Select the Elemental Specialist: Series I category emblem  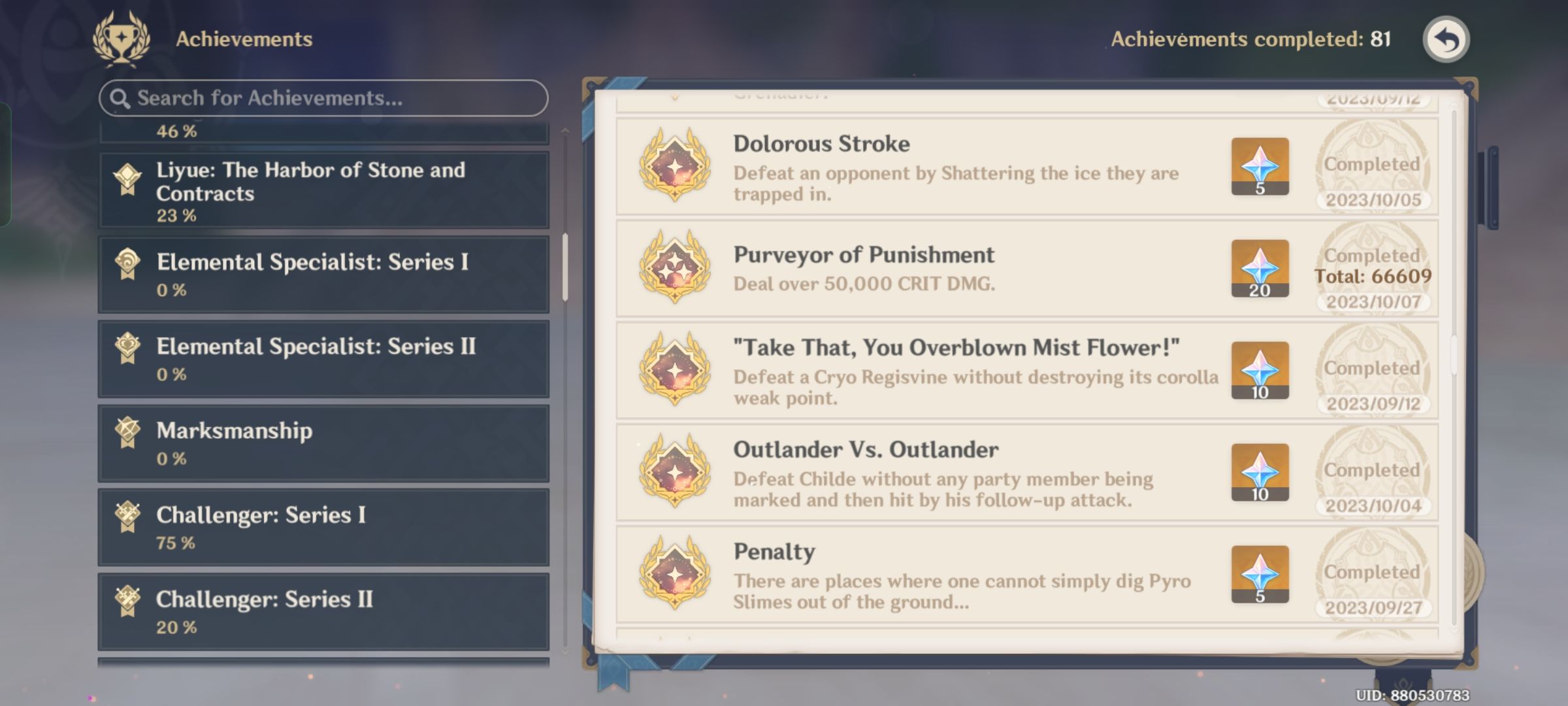(x=128, y=264)
